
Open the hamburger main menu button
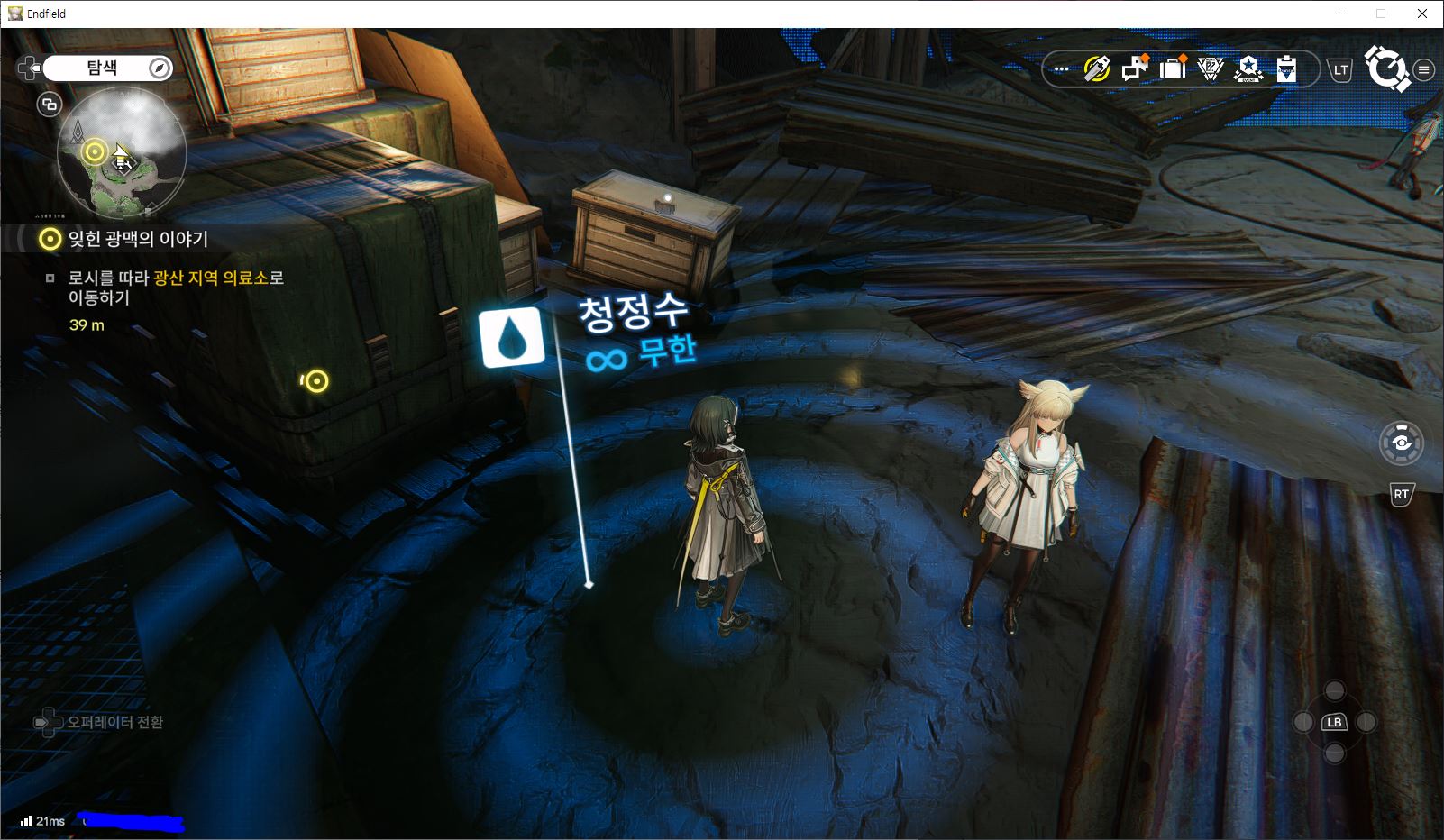(1424, 70)
